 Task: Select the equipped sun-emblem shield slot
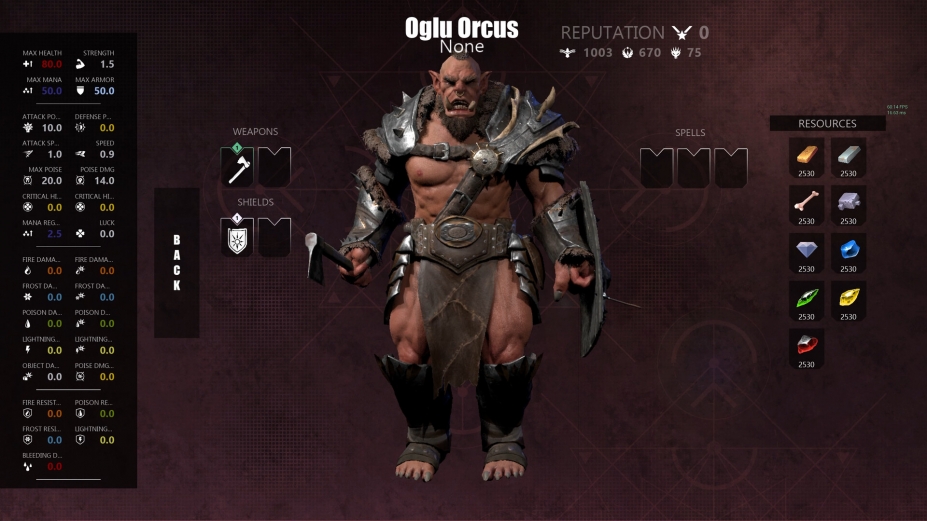(237, 238)
